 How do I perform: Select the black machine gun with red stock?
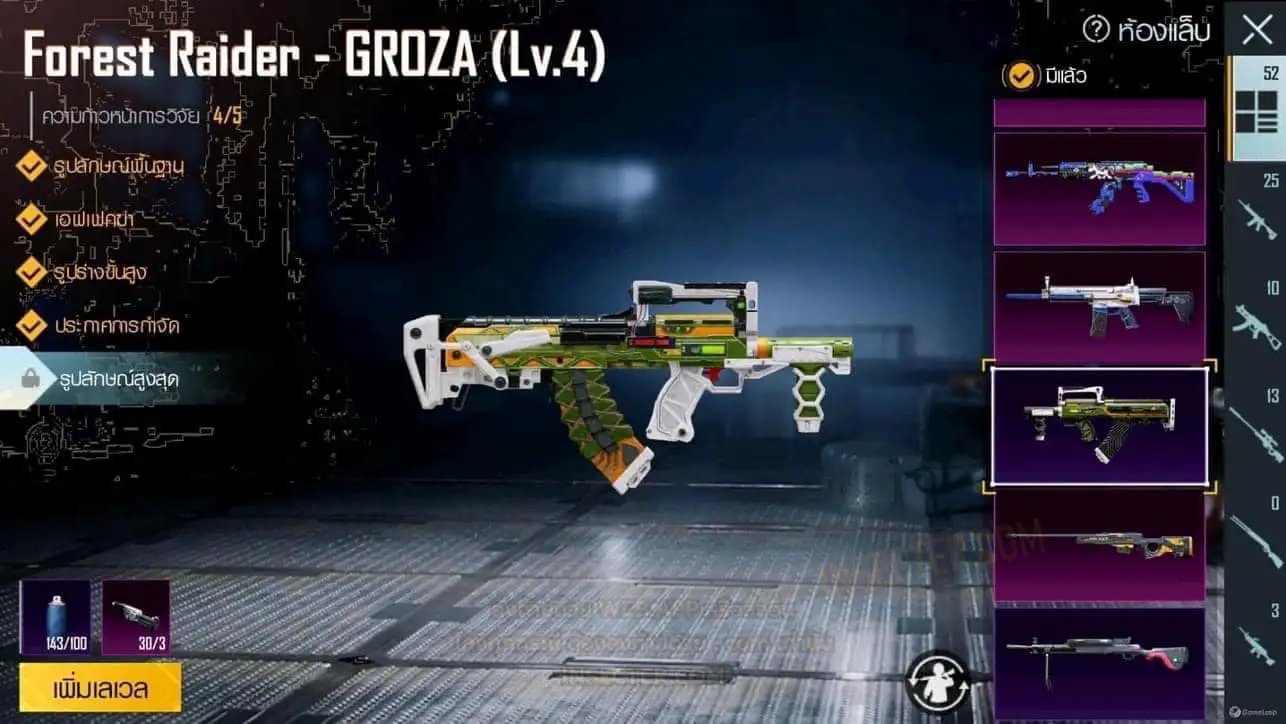(x=1099, y=660)
